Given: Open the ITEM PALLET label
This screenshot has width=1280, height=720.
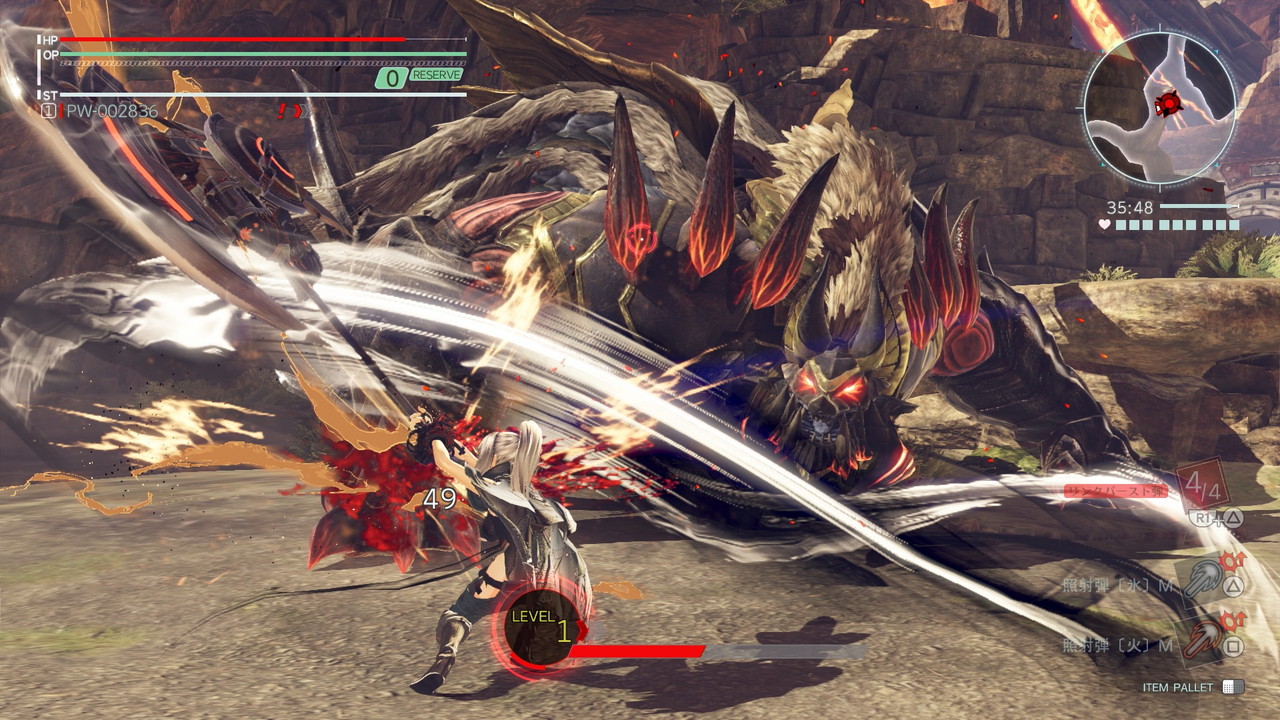Looking at the screenshot, I should tap(1180, 687).
